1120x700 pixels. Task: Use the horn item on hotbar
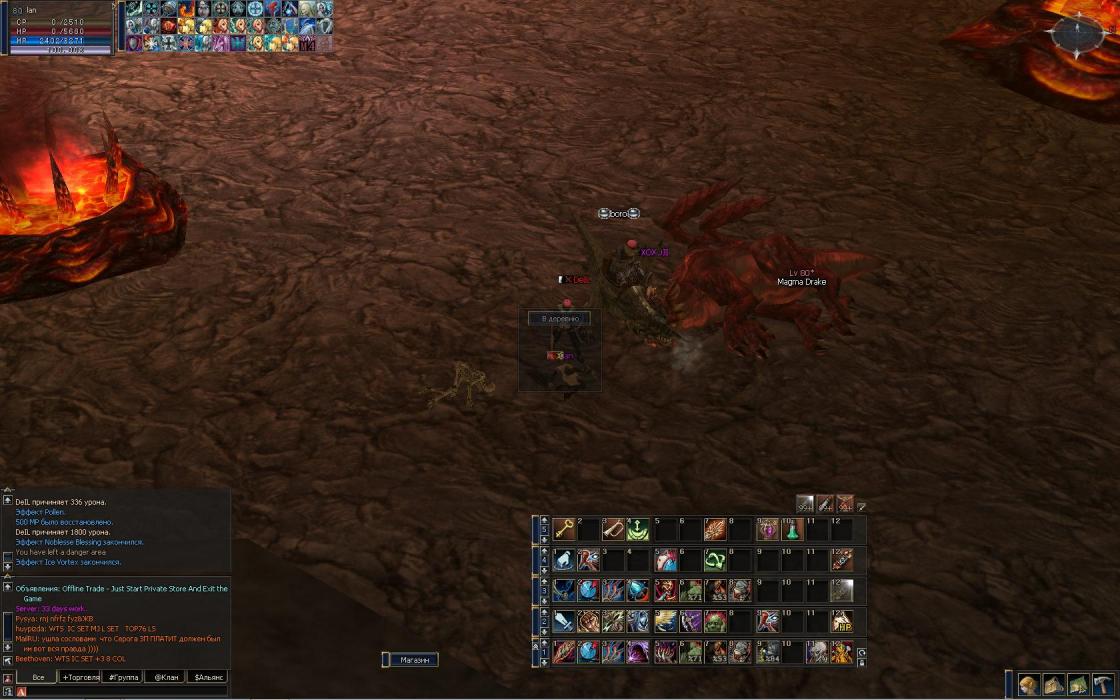613,529
